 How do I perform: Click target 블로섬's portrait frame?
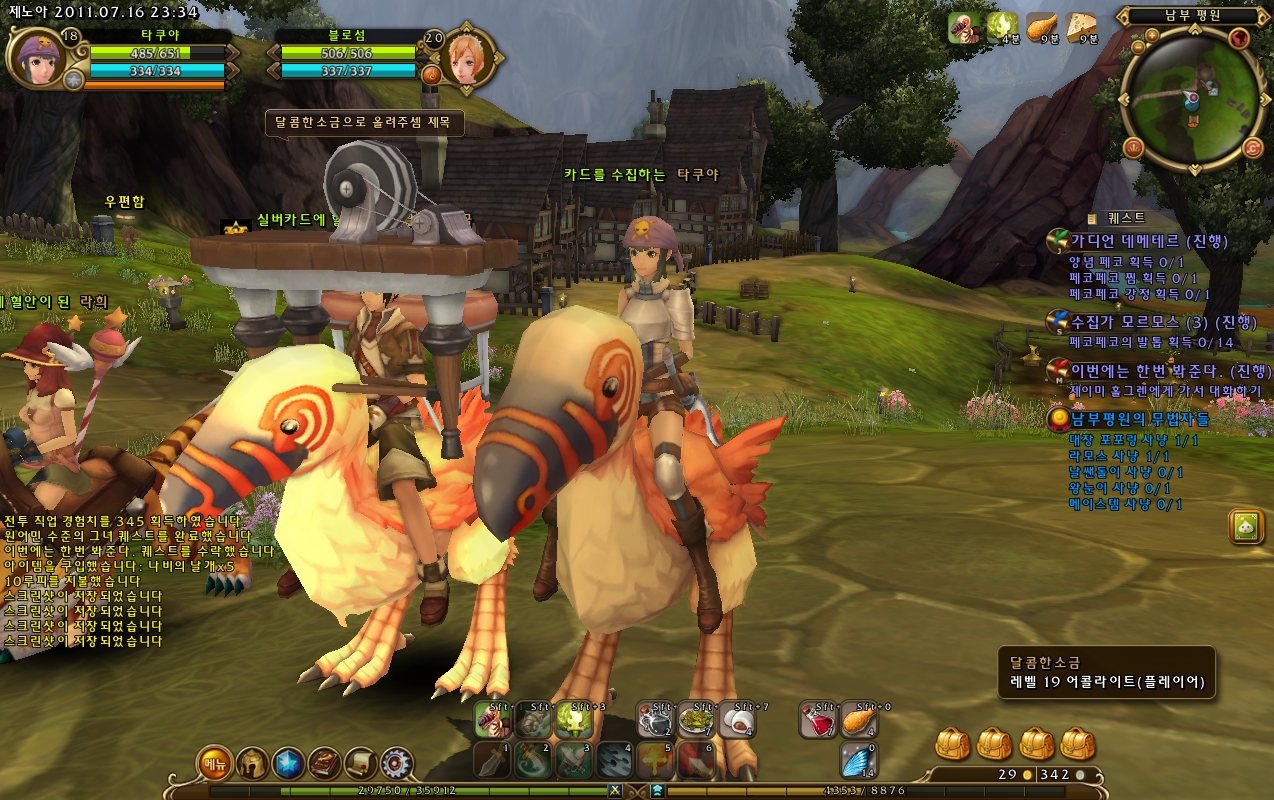point(468,57)
